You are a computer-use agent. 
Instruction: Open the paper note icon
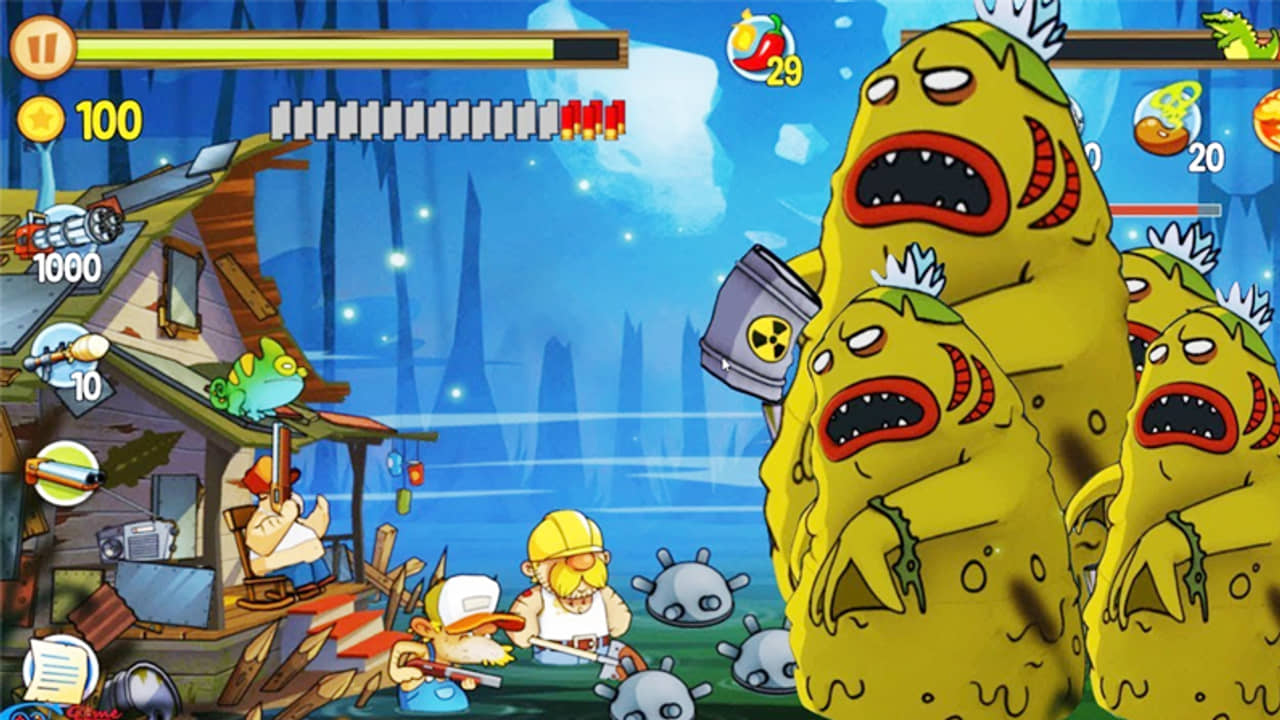click(60, 668)
